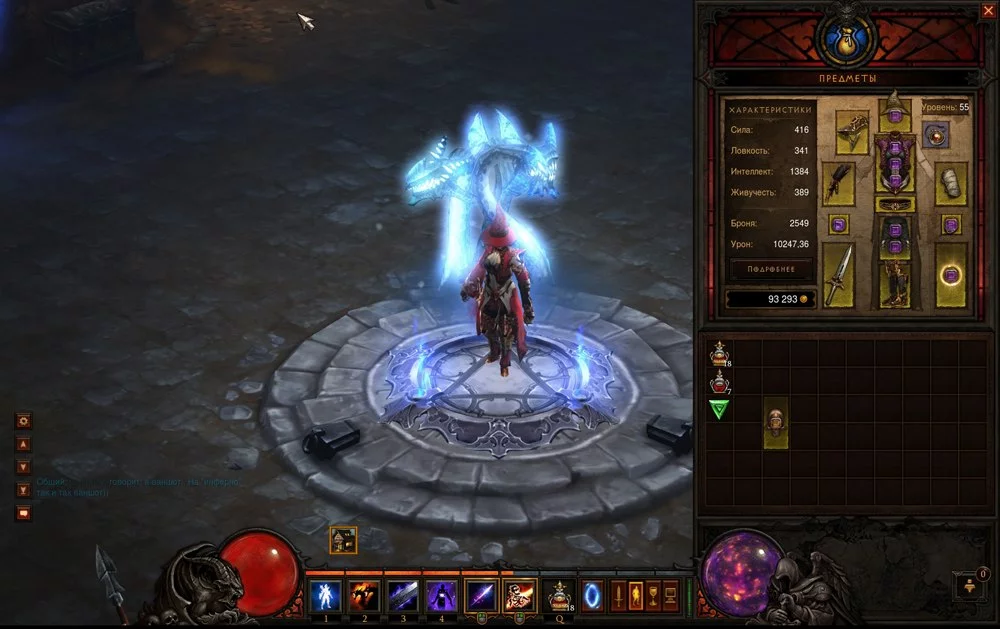Pick the green emerald gem in the bag

(719, 409)
